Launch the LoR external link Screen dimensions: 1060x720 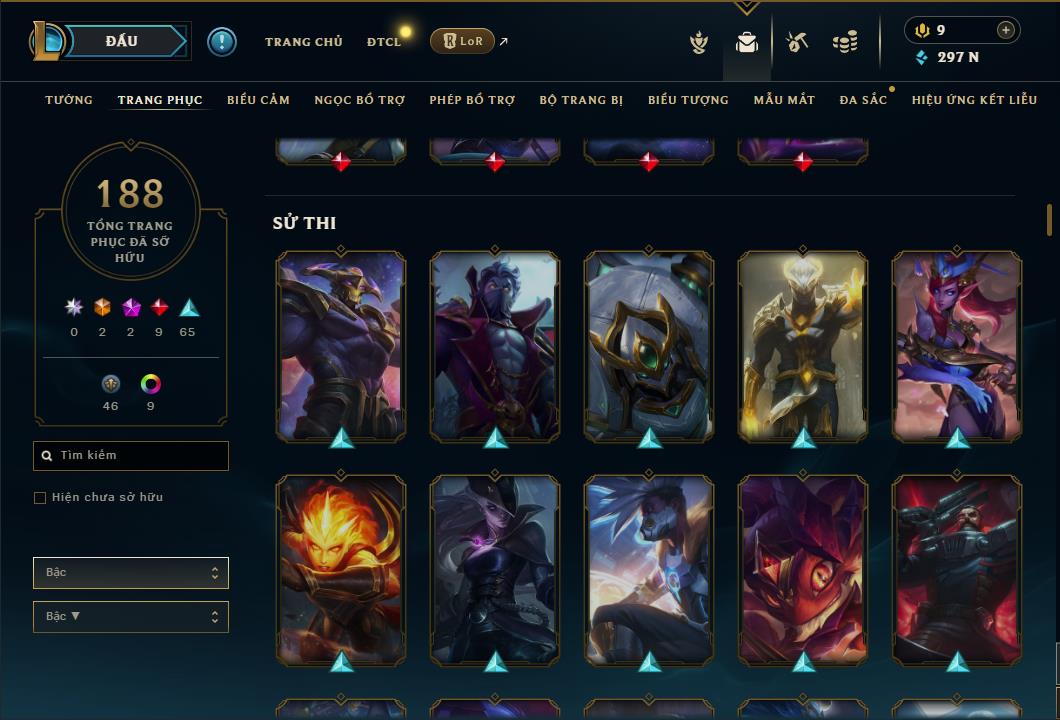pyautogui.click(x=462, y=42)
